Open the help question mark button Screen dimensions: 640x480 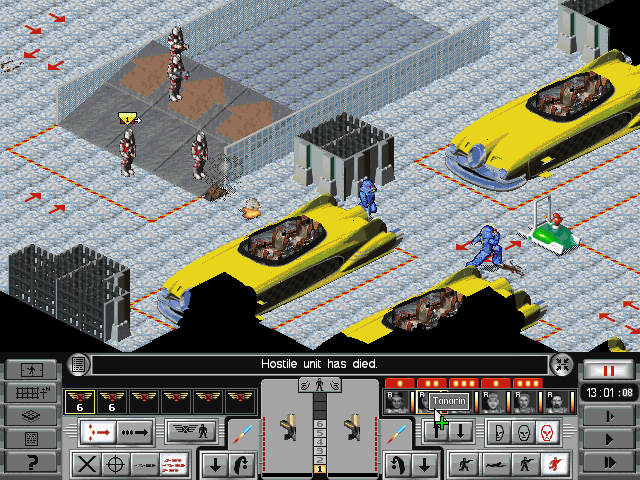coord(30,462)
